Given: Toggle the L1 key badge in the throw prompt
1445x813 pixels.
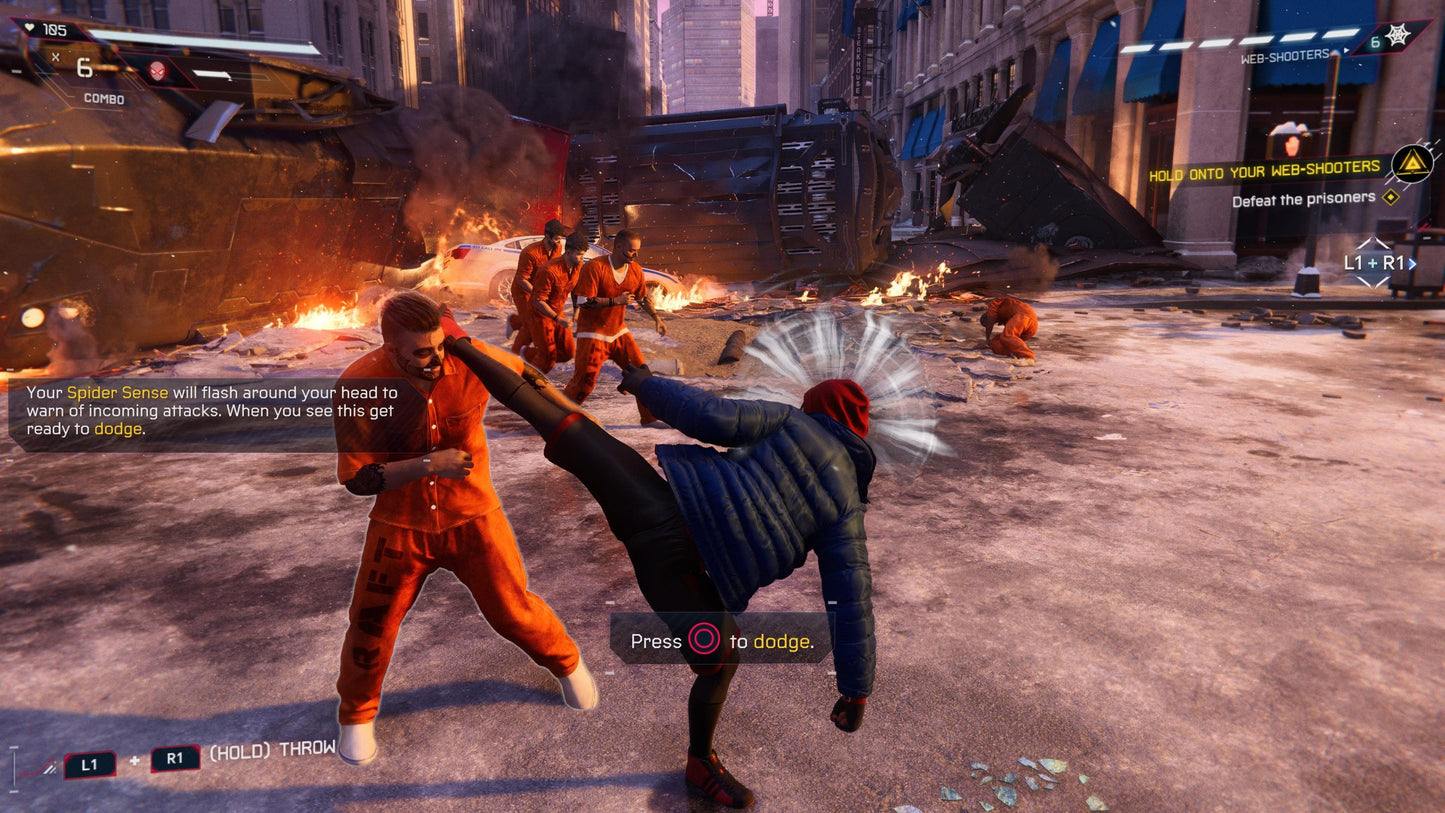Looking at the screenshot, I should [88, 762].
